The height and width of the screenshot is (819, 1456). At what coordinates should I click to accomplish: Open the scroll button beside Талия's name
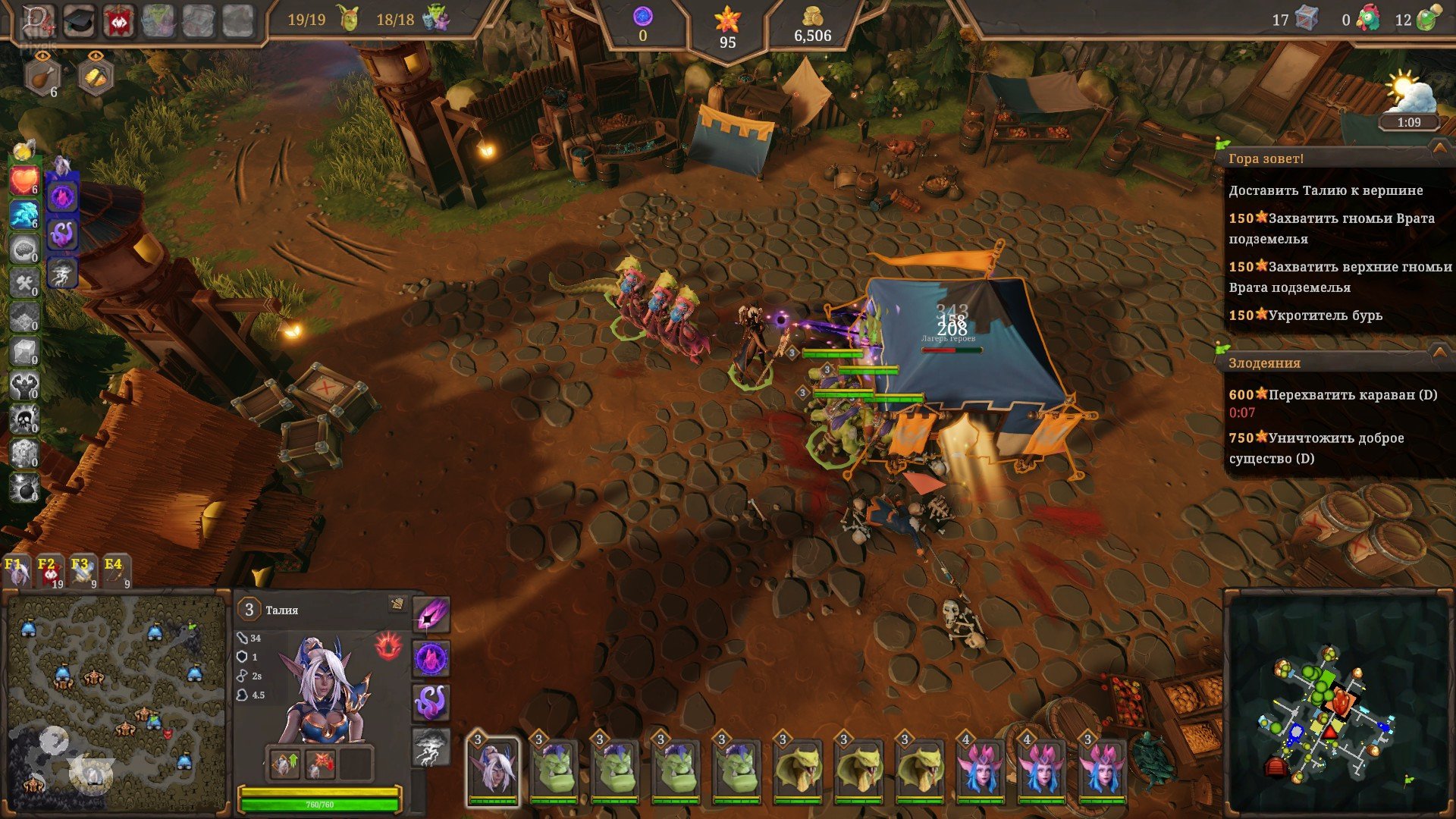pyautogui.click(x=397, y=604)
